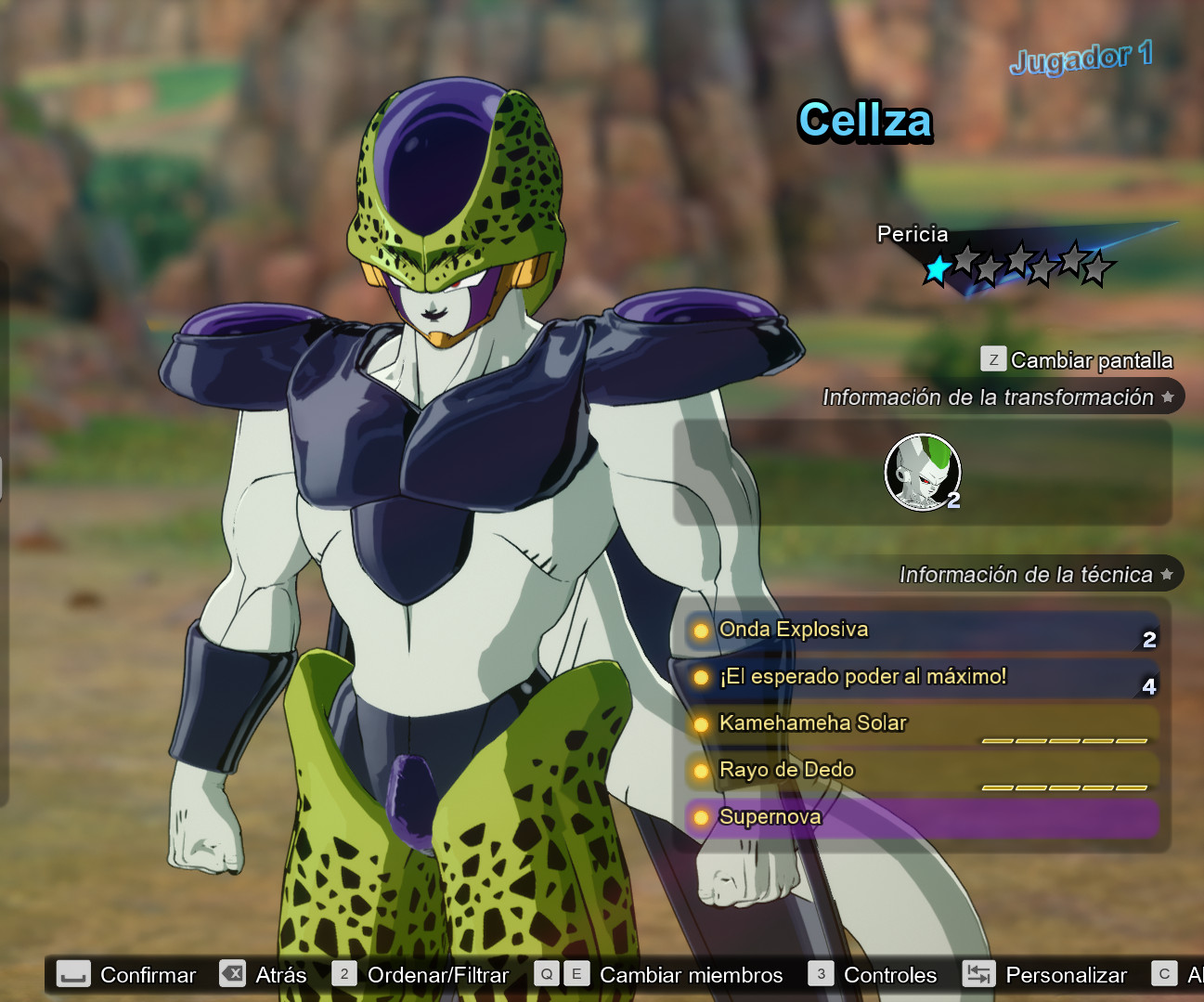Switch screens via Cambiar pantalla

coord(1092,360)
